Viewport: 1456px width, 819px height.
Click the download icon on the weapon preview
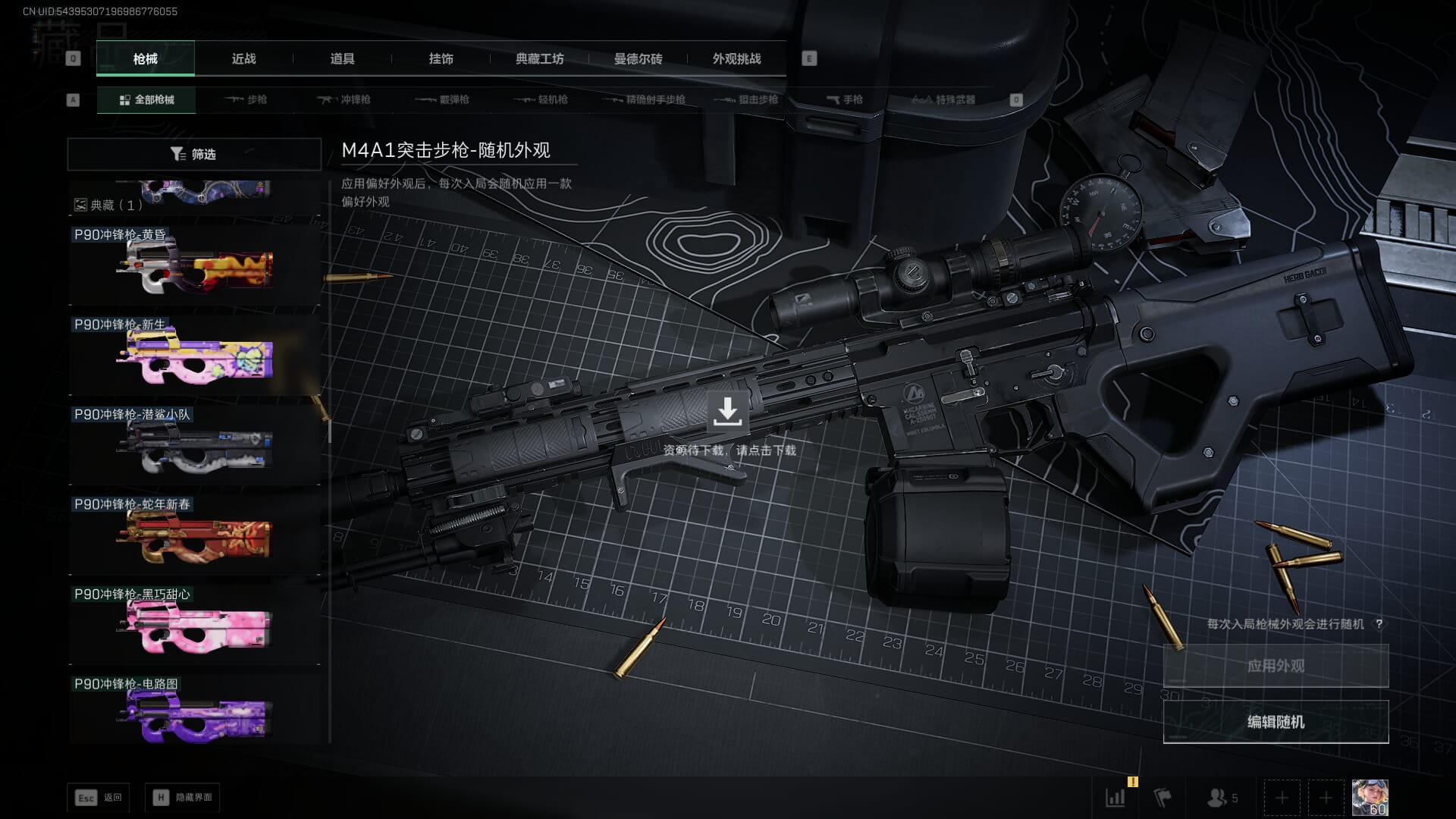727,411
